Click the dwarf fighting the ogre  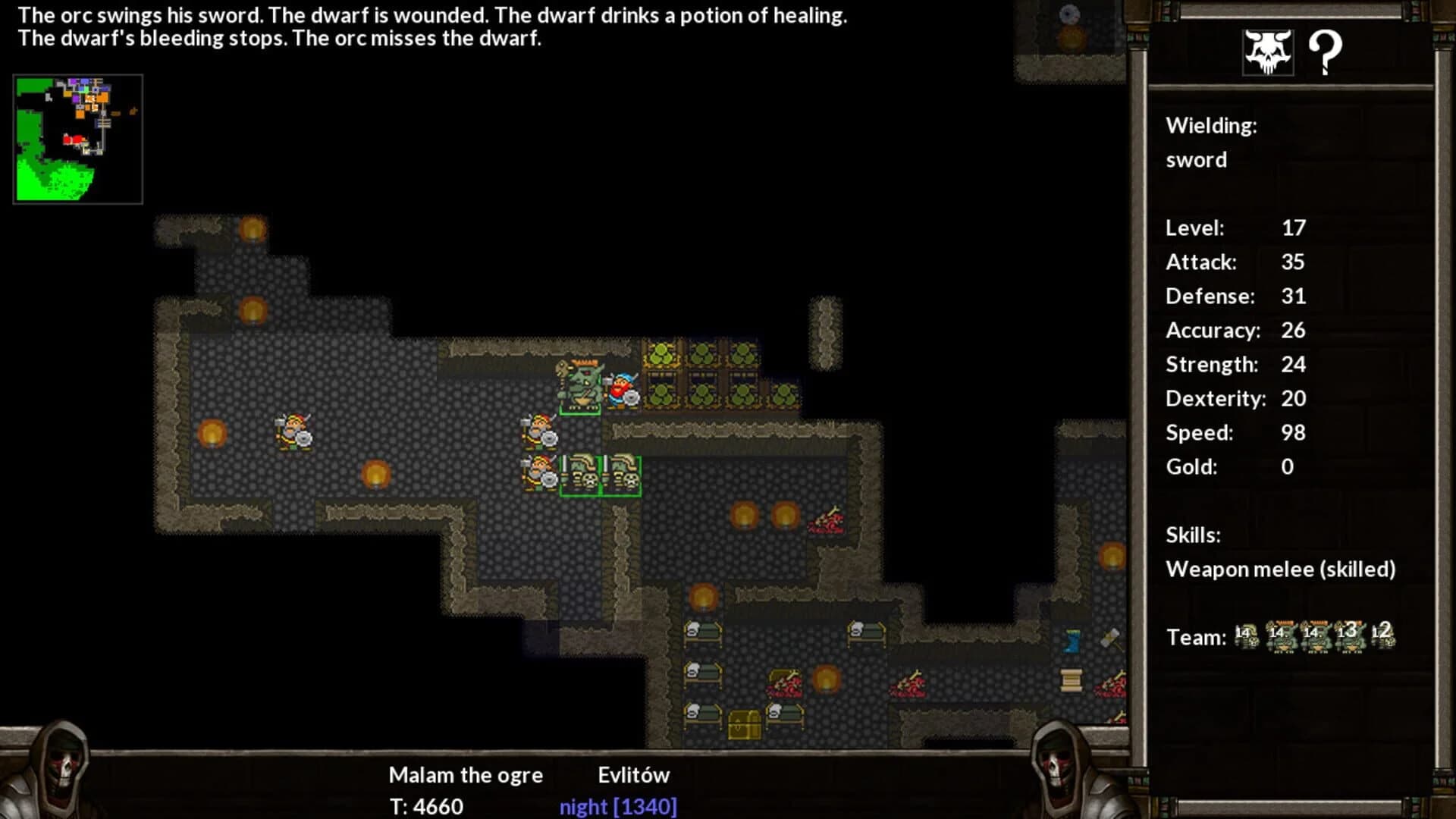point(623,391)
